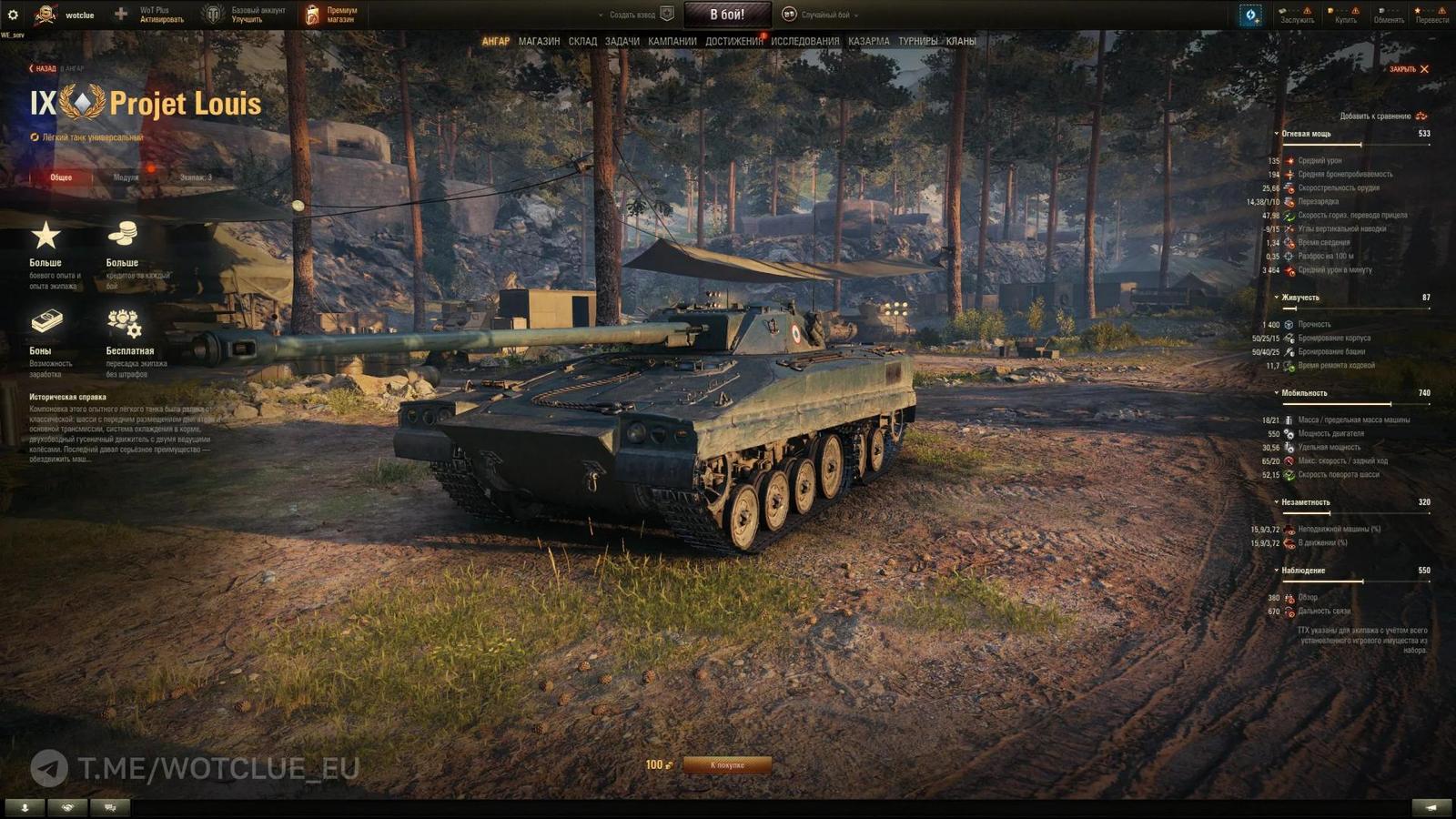
Task: Click the gold coin icon near Купить
Action: click(1330, 11)
